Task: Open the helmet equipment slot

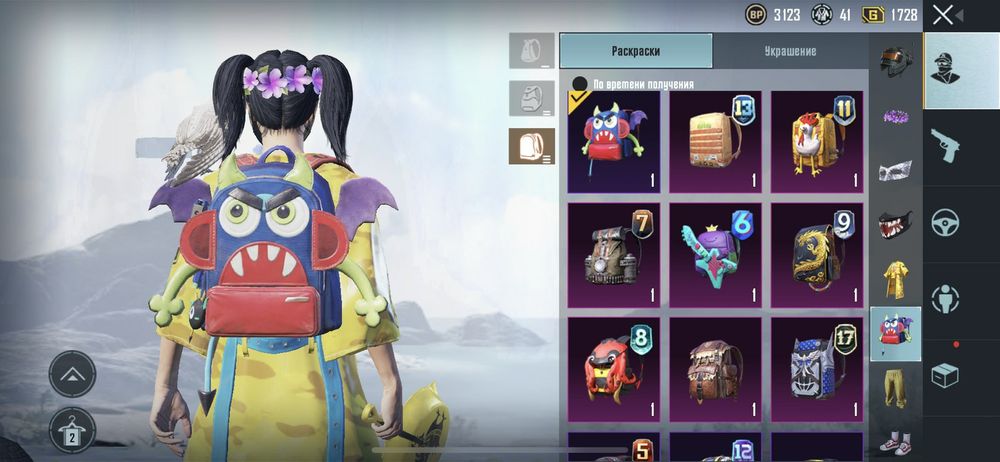Action: (x=895, y=60)
